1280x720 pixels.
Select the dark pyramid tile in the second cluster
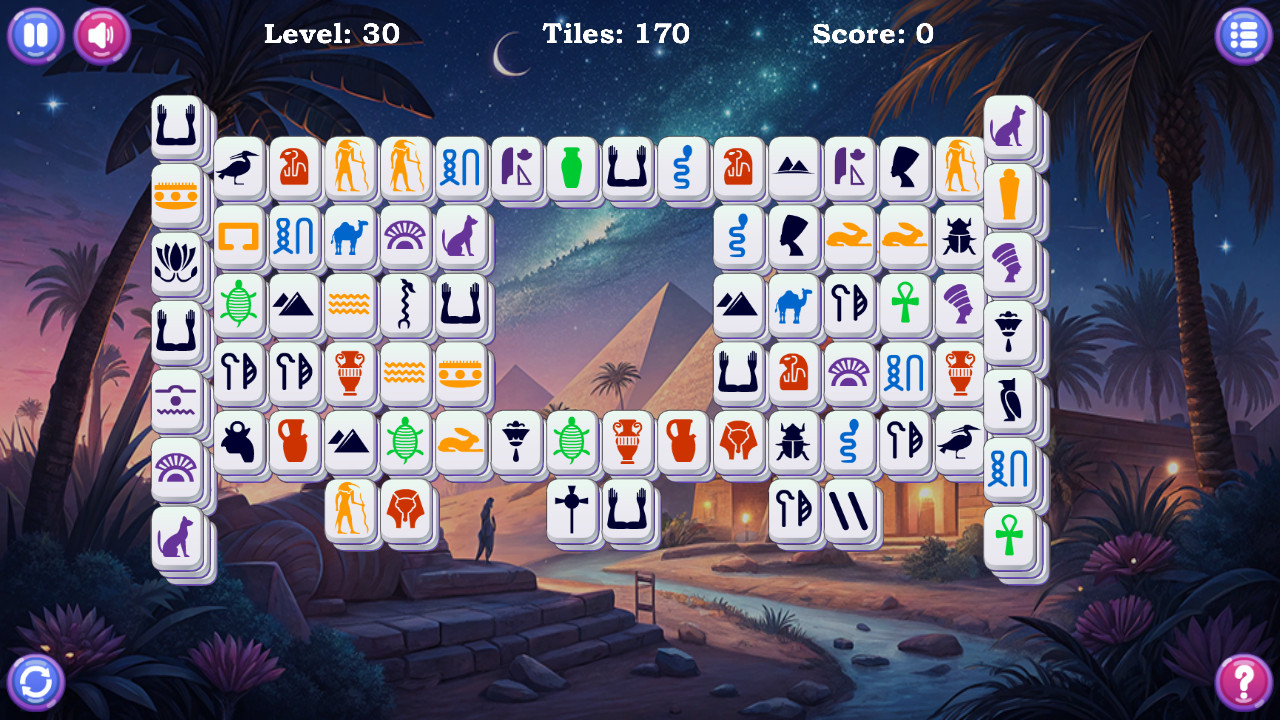pos(736,307)
